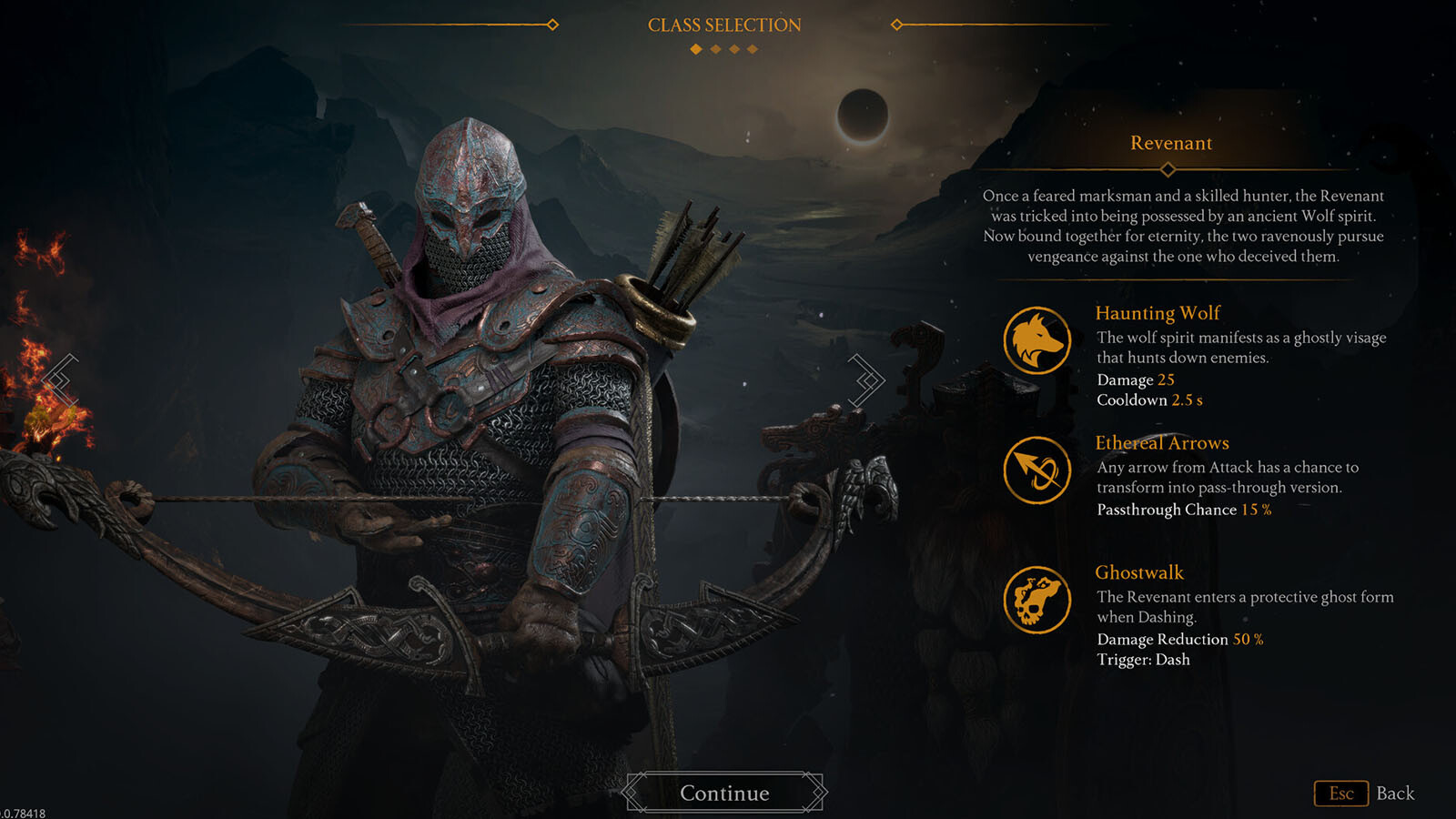The image size is (1456, 819).
Task: Select the Ghostwalk skull ability icon
Action: pos(1036,600)
